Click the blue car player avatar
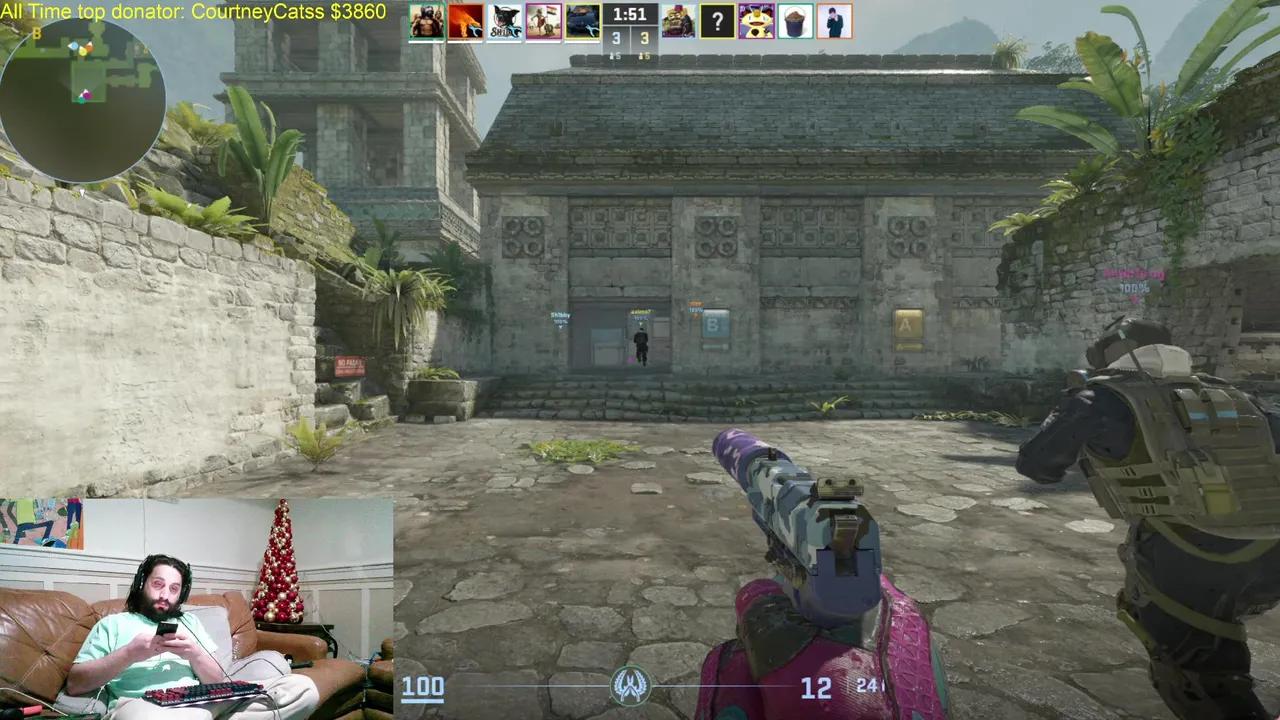Image resolution: width=1280 pixels, height=720 pixels. (583, 18)
